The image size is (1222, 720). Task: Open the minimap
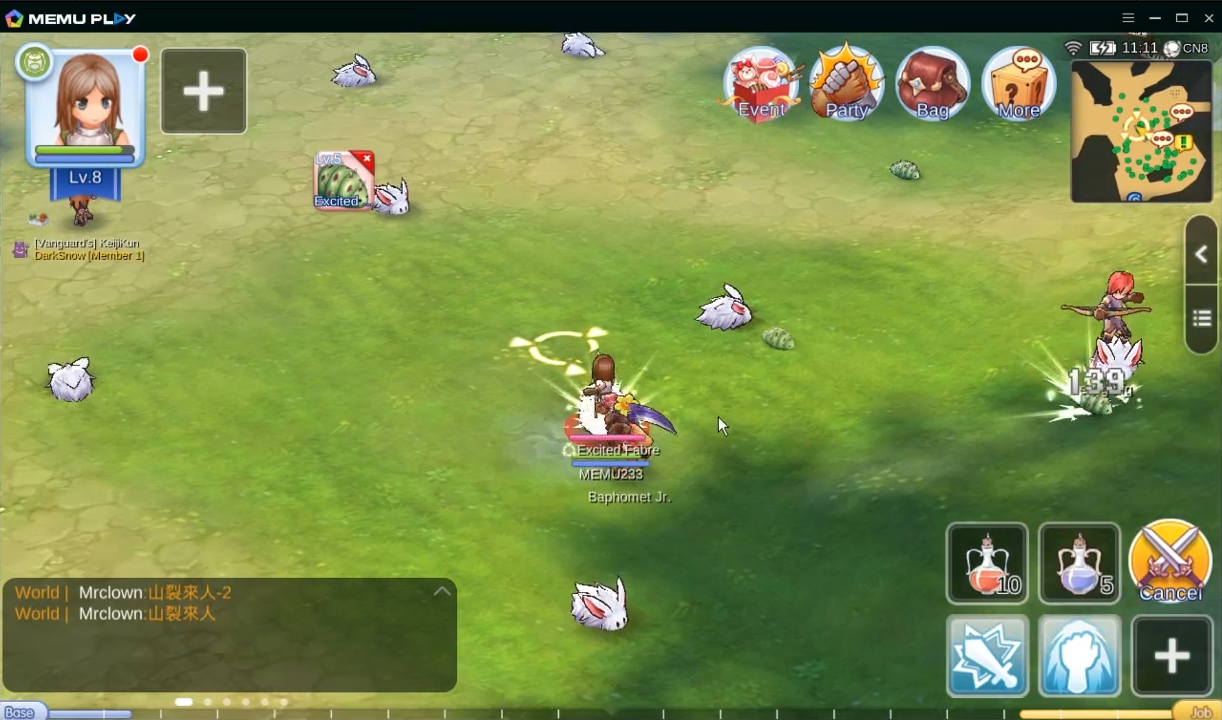click(x=1141, y=131)
